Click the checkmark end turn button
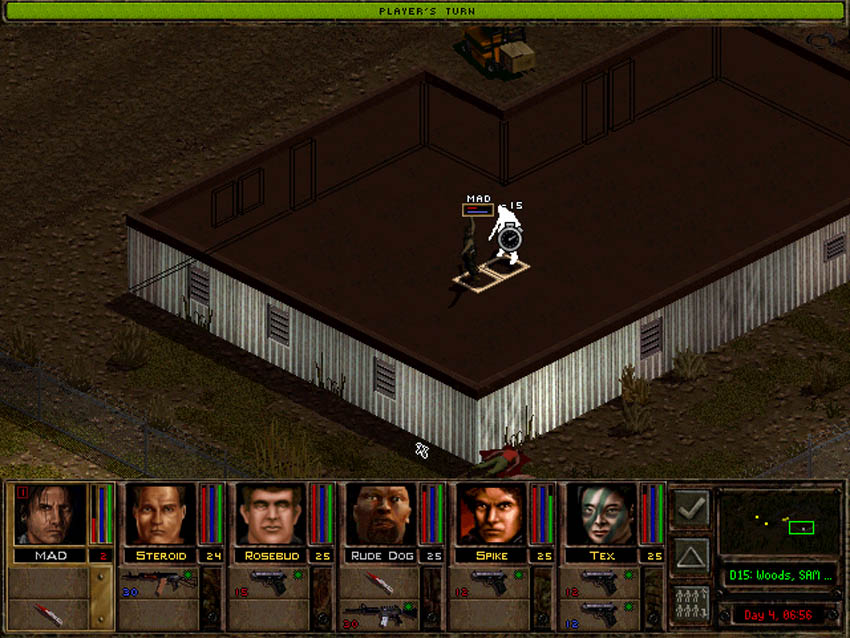The image size is (850, 638). [x=691, y=508]
